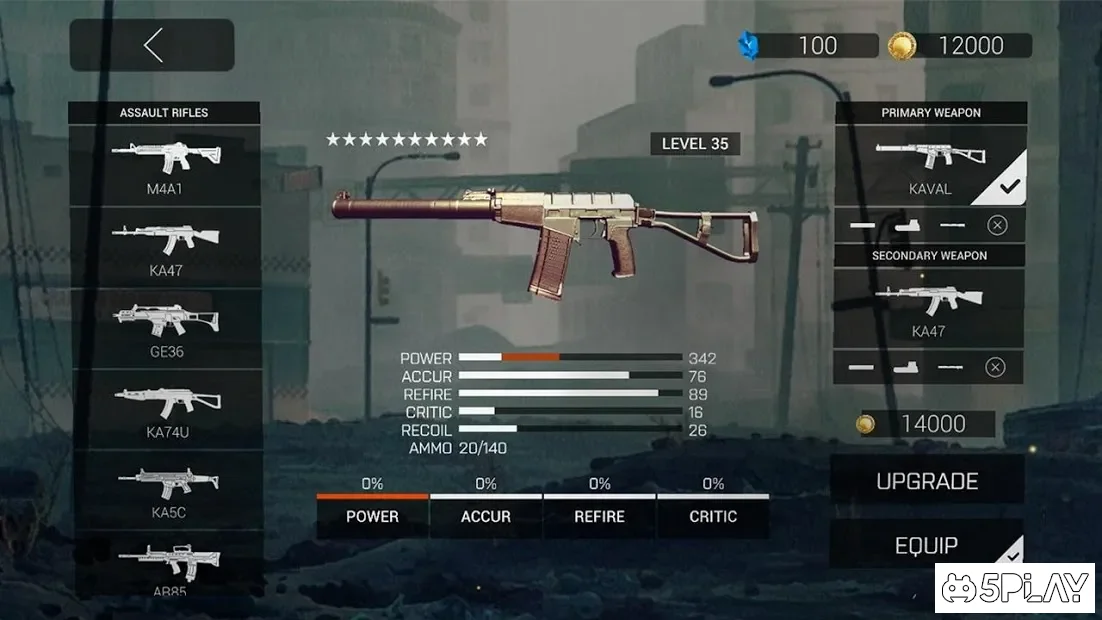Pick the KA5C rifle from the list

pos(165,489)
